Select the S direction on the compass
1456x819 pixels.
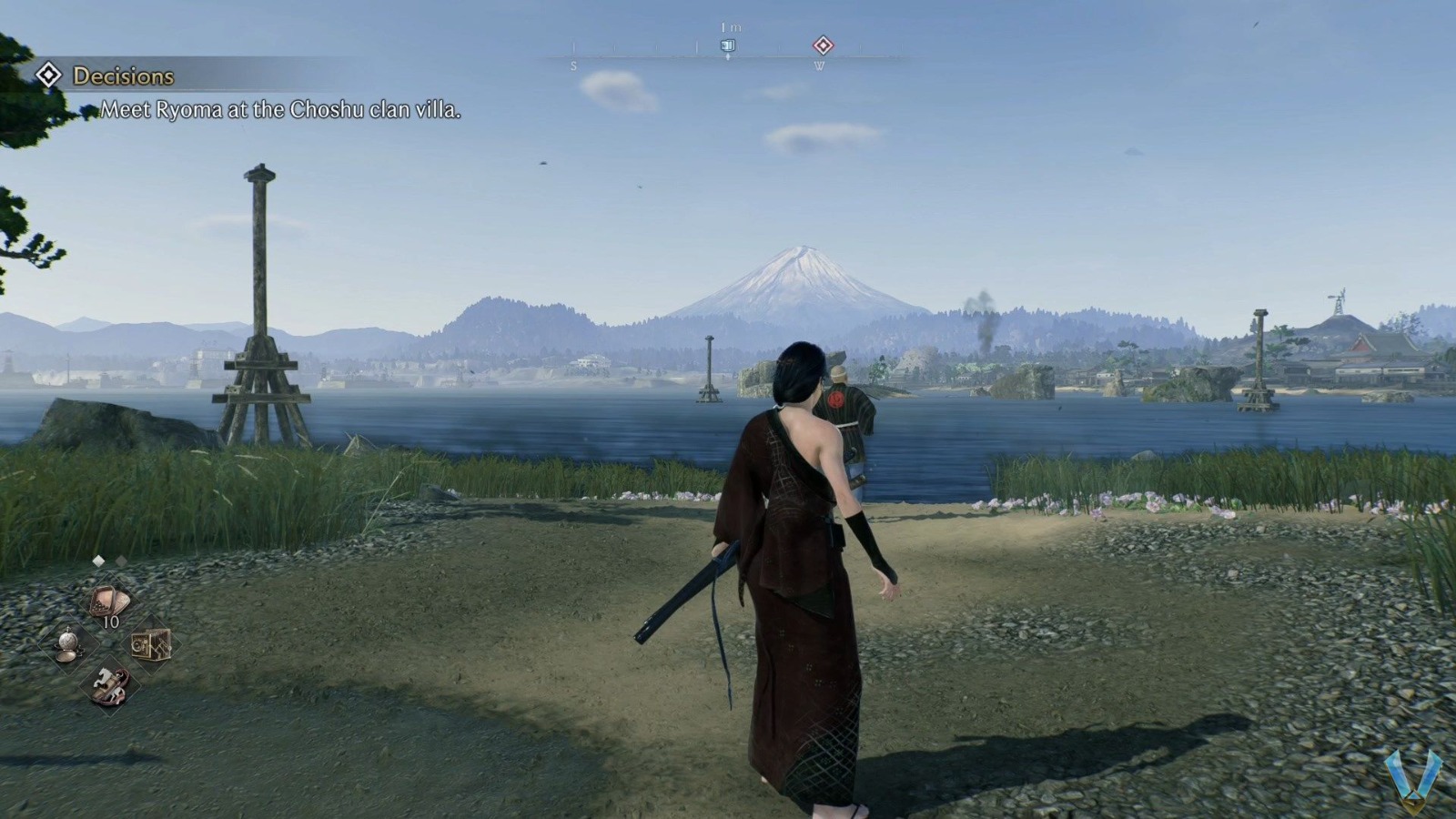(574, 65)
